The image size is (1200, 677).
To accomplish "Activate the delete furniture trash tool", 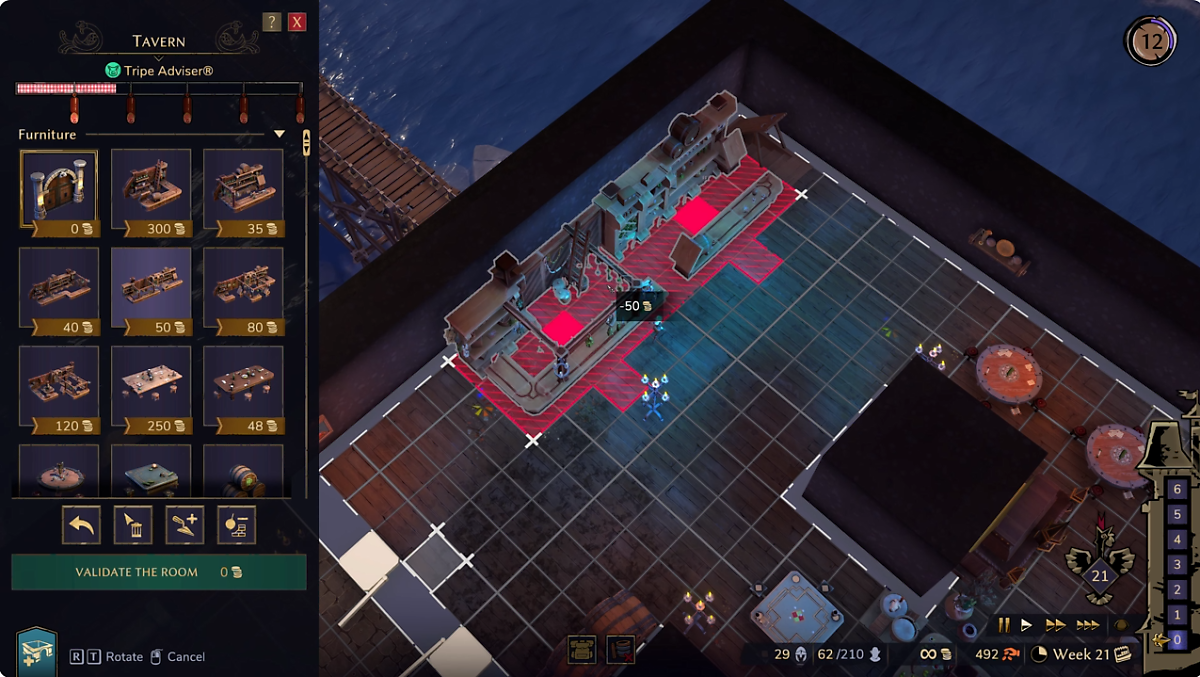I will [x=133, y=525].
